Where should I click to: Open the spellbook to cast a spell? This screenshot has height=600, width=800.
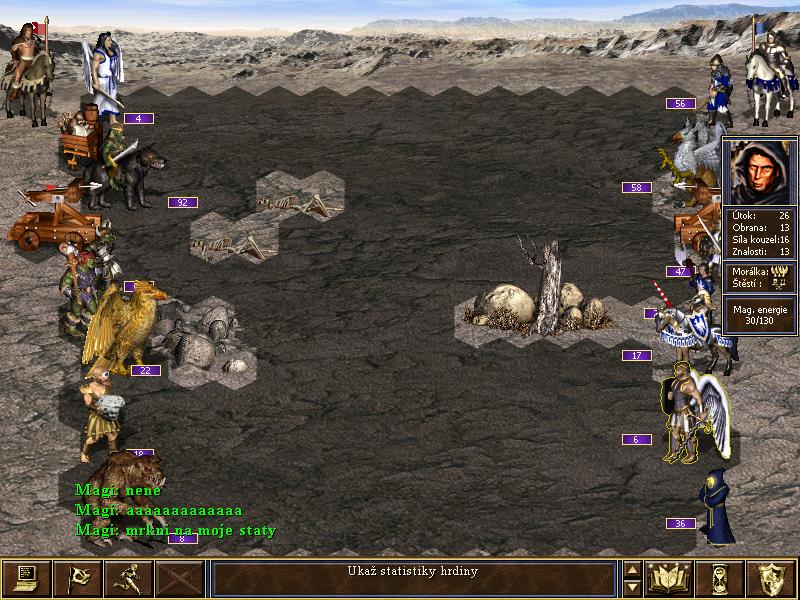671,578
